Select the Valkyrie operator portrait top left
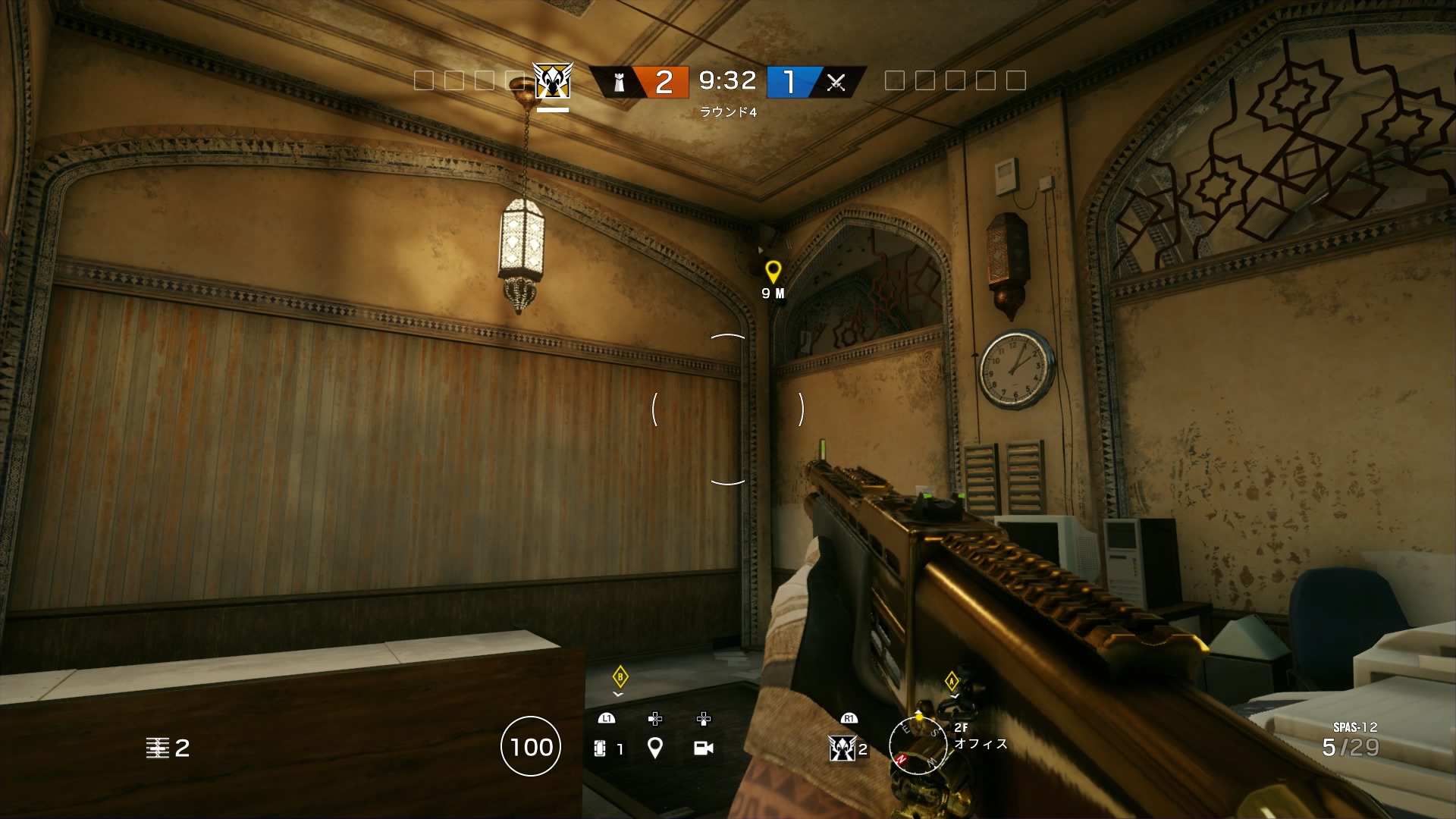This screenshot has height=819, width=1456. (552, 81)
